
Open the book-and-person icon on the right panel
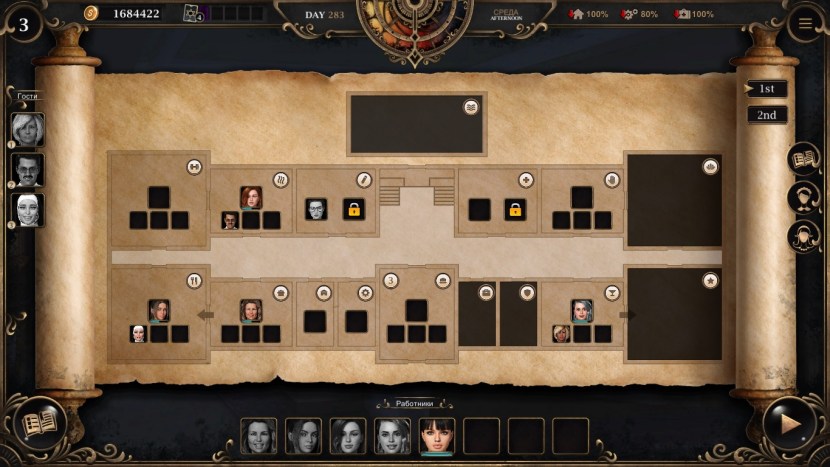803,158
